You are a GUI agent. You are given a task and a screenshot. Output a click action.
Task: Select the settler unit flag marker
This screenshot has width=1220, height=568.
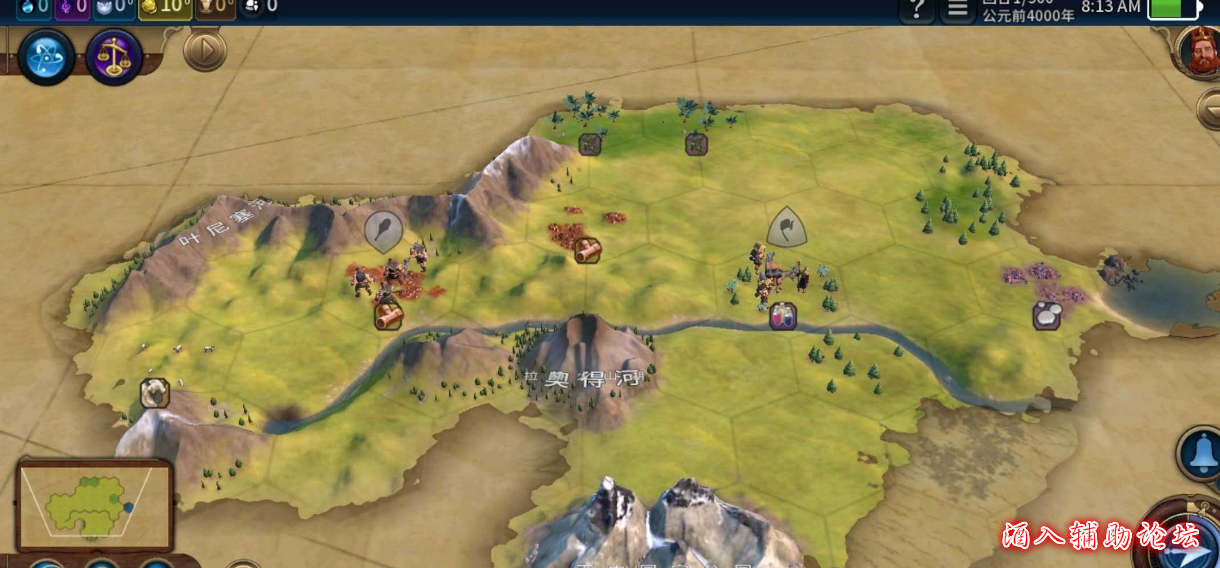(x=384, y=230)
